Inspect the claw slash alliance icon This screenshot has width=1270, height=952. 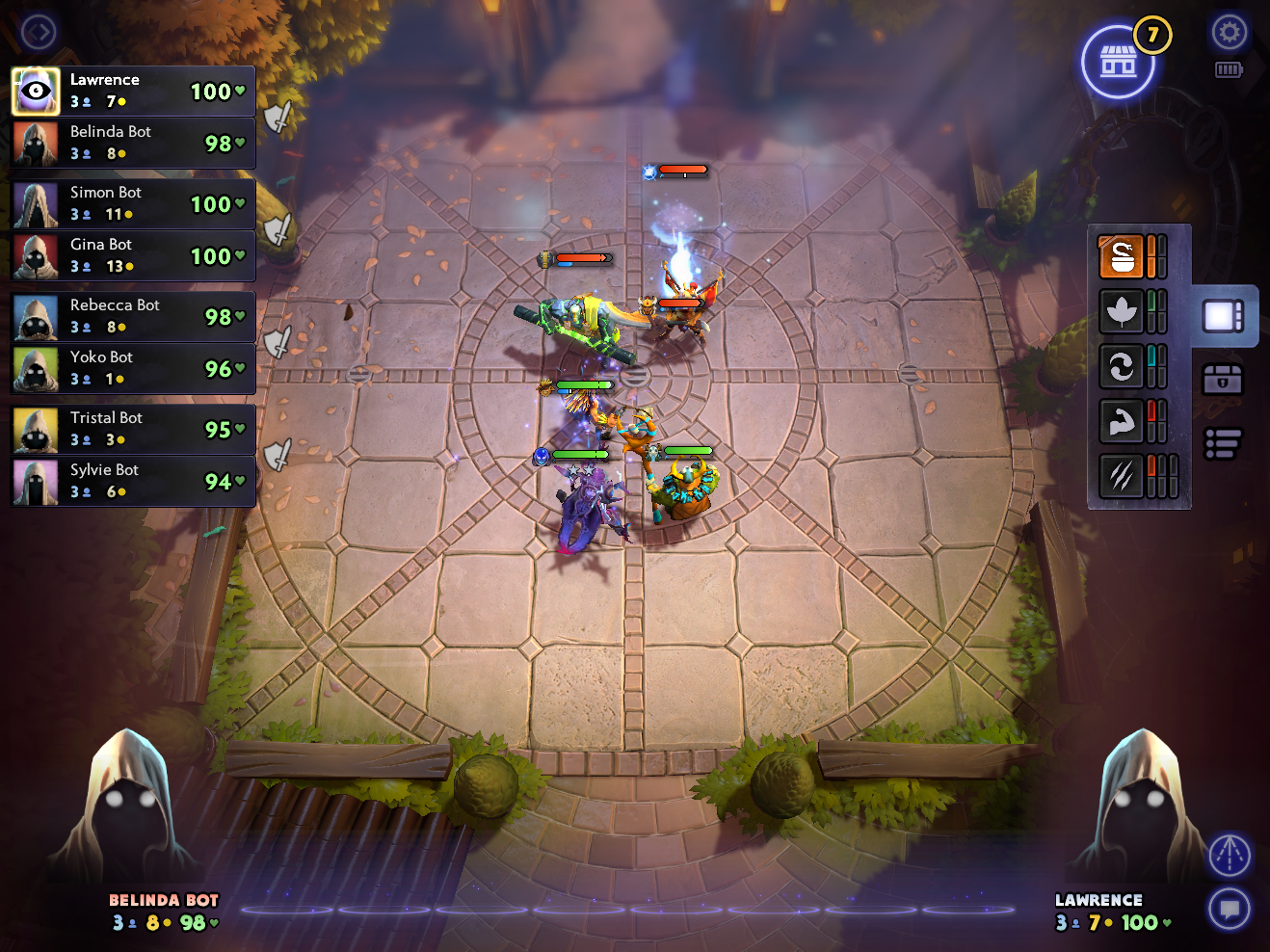[x=1121, y=476]
